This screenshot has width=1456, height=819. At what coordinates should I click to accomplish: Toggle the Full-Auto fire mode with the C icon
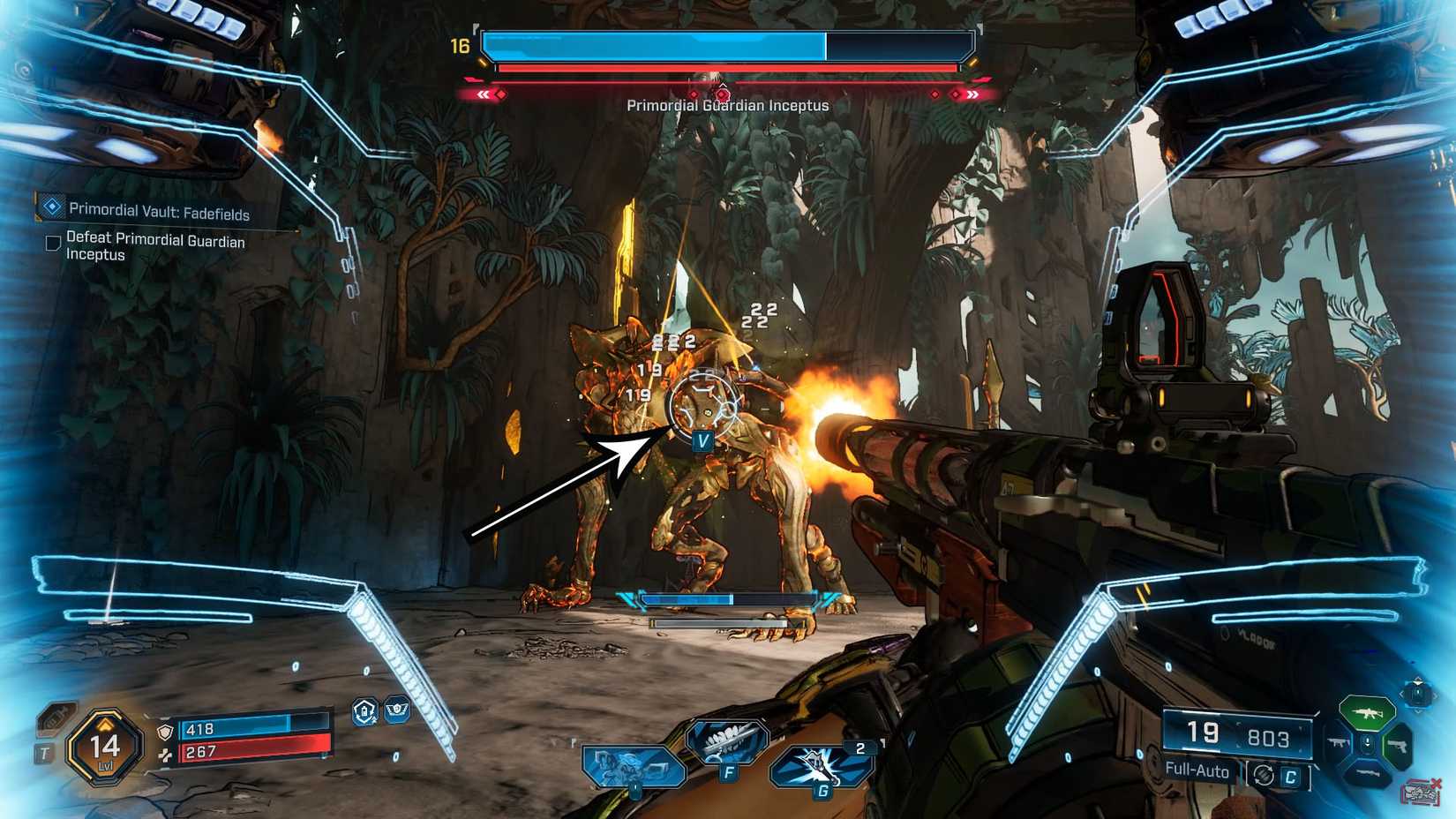tap(1290, 774)
